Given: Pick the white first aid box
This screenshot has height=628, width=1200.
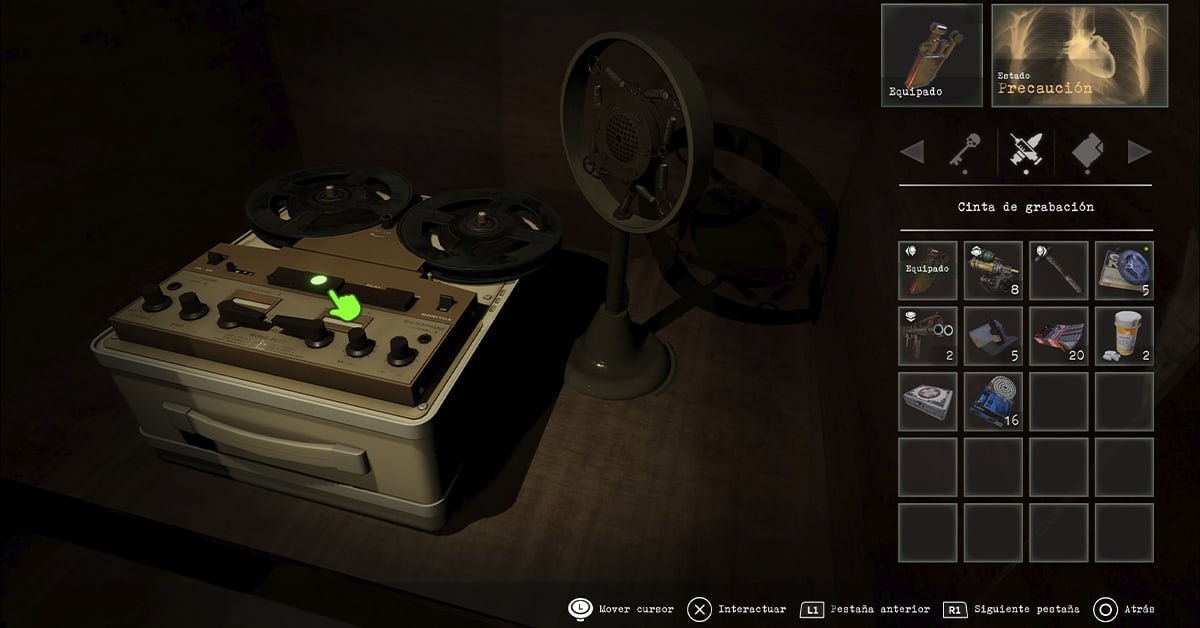Looking at the screenshot, I should coord(927,402).
